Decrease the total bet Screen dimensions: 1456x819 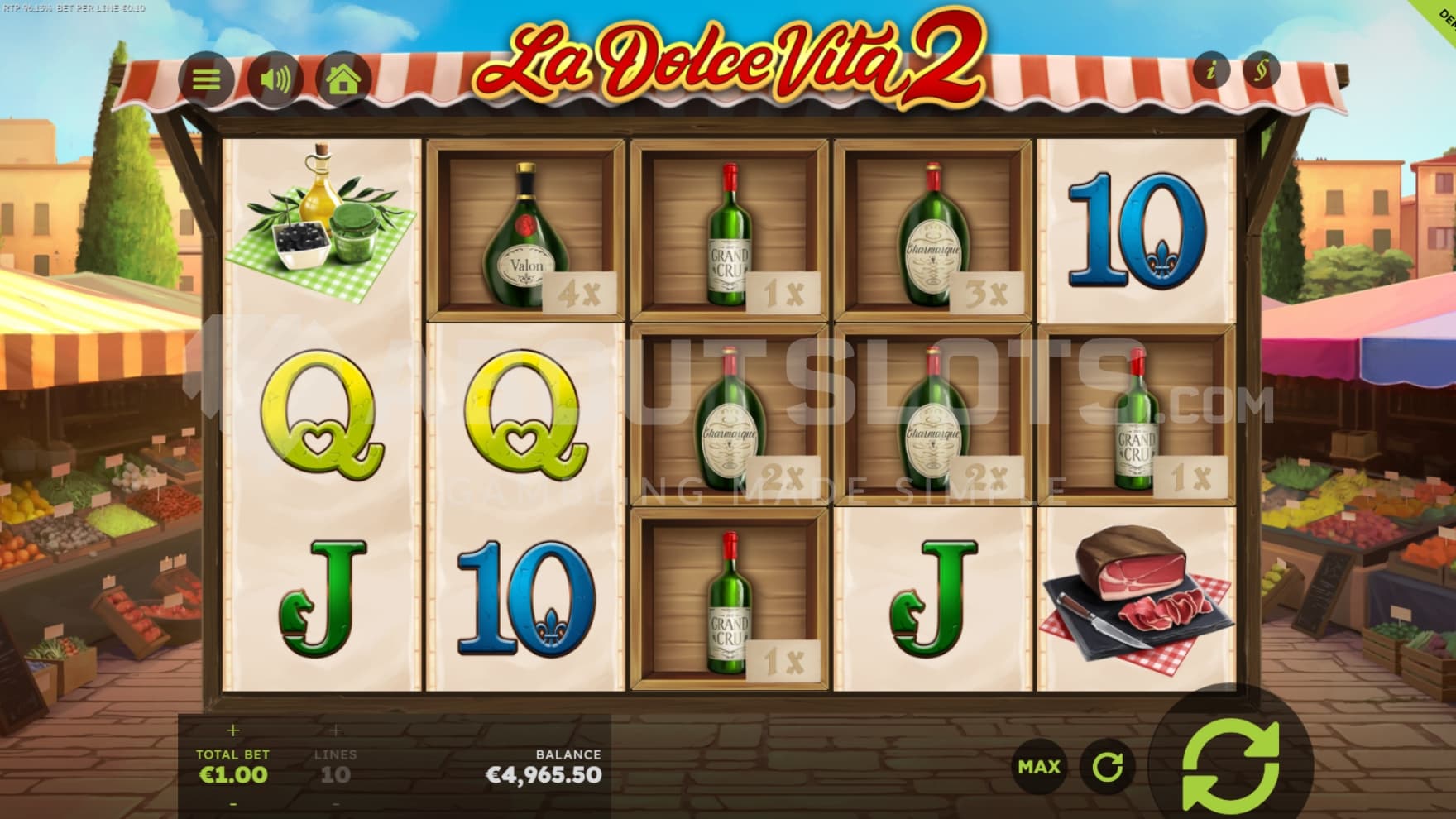point(232,803)
